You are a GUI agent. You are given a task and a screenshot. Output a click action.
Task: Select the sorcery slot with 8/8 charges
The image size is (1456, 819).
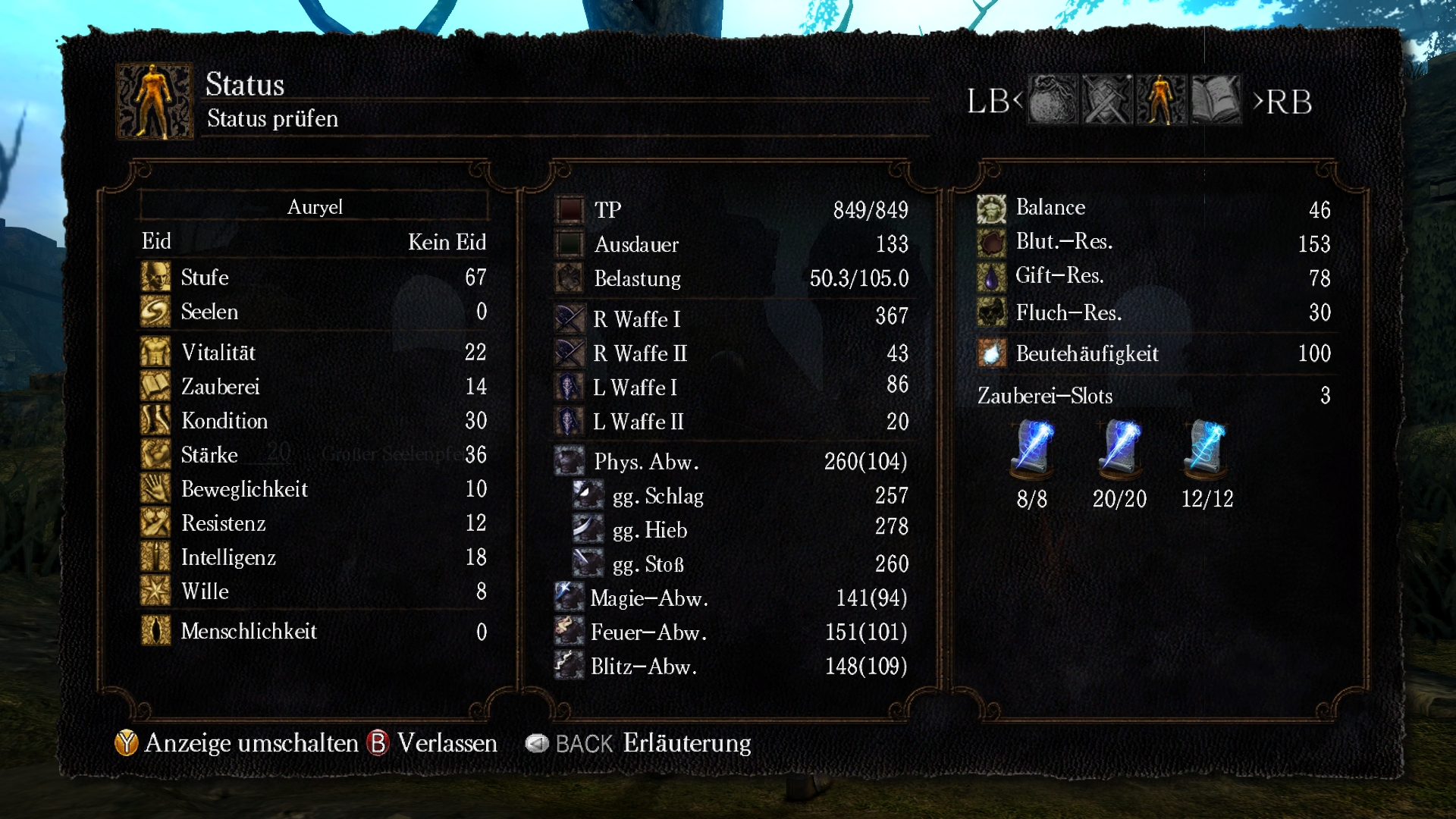(x=1032, y=451)
